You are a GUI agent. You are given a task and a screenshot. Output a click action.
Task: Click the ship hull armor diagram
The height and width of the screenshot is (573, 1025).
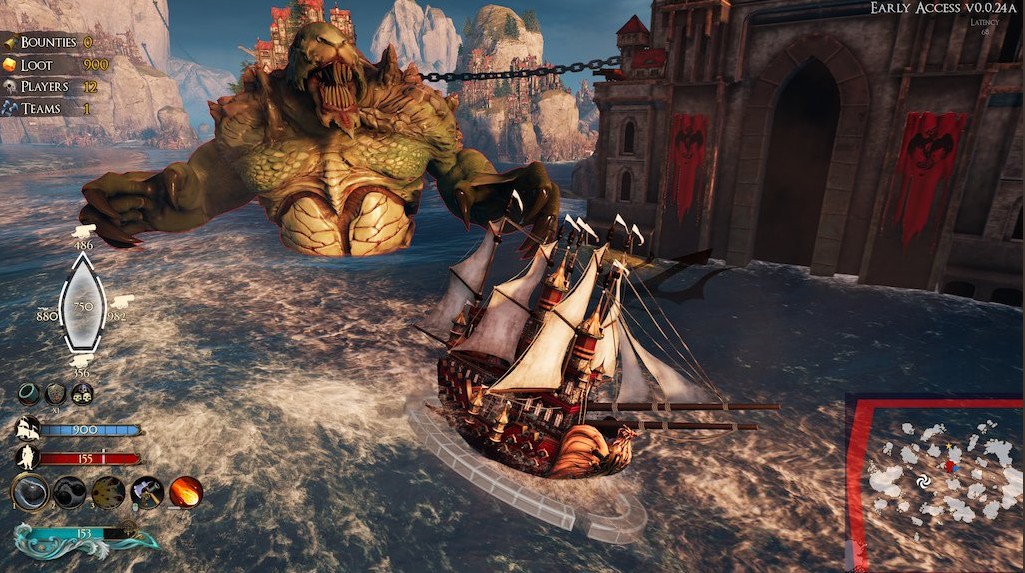82,302
